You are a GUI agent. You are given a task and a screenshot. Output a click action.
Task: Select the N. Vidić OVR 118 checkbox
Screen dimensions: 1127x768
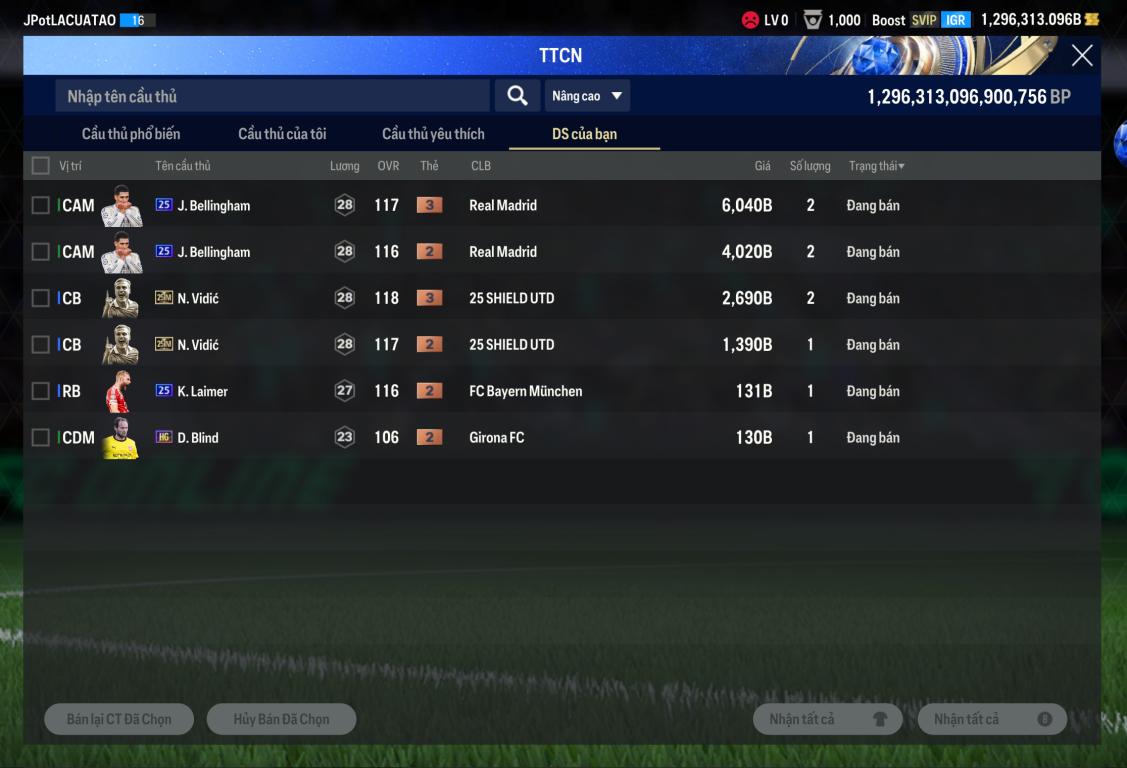point(41,298)
